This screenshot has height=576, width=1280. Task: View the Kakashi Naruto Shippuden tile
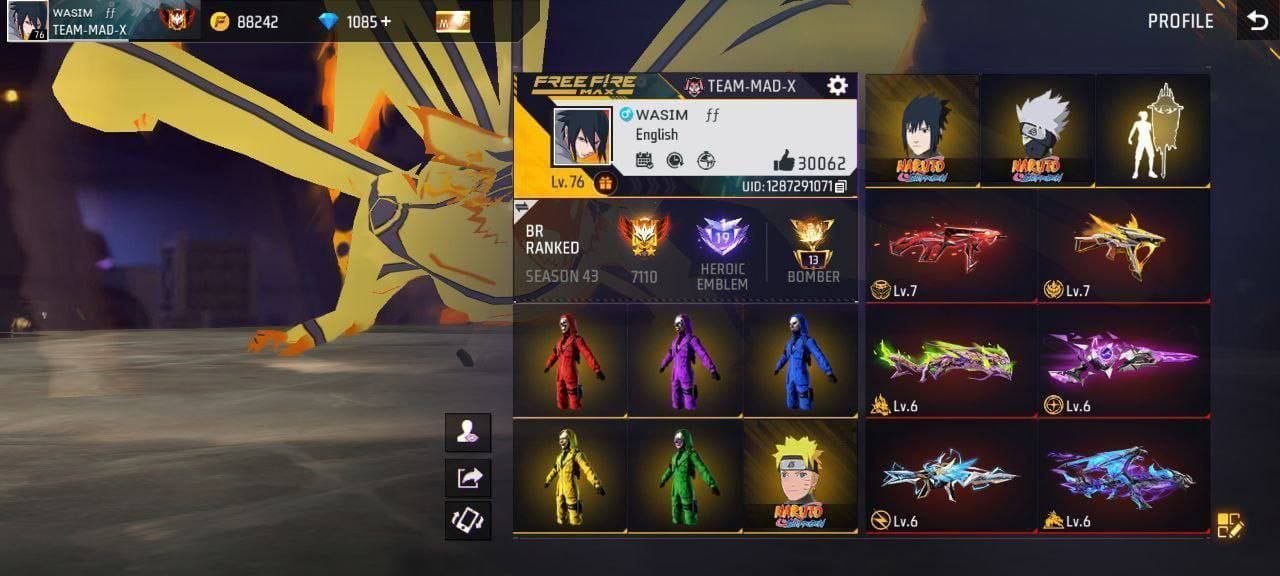click(1037, 130)
